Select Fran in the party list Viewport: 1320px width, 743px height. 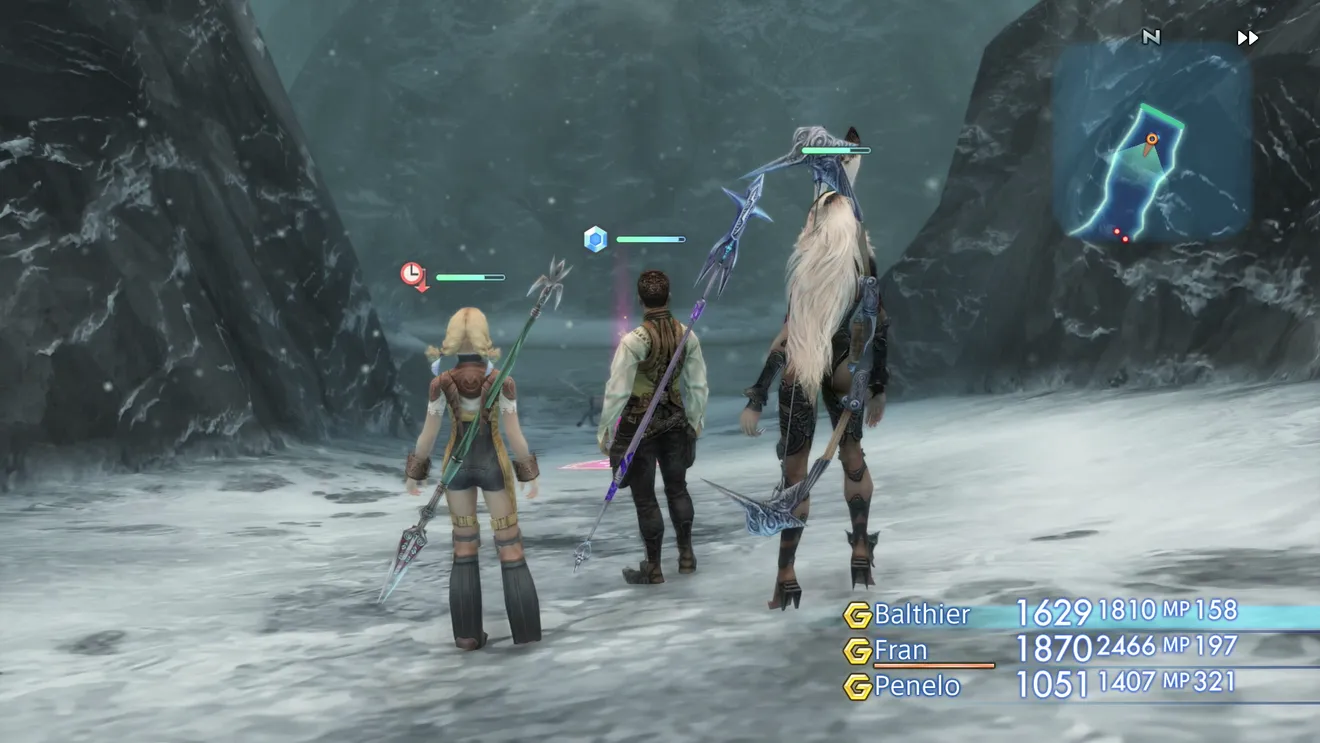point(901,650)
